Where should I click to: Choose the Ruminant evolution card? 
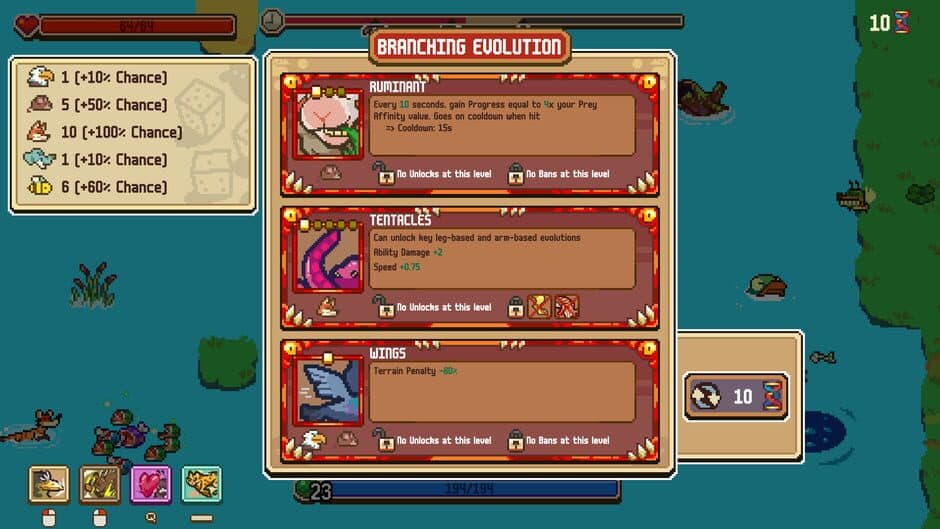pos(470,135)
